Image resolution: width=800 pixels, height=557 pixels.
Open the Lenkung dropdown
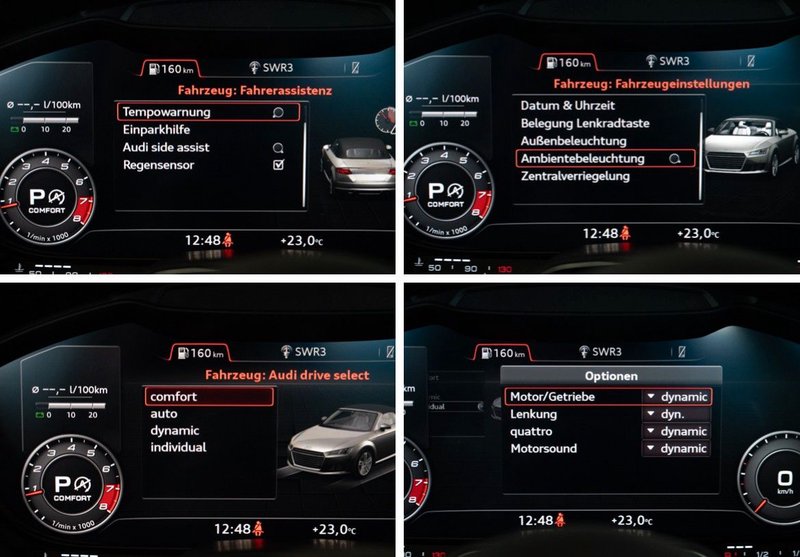pyautogui.click(x=676, y=414)
